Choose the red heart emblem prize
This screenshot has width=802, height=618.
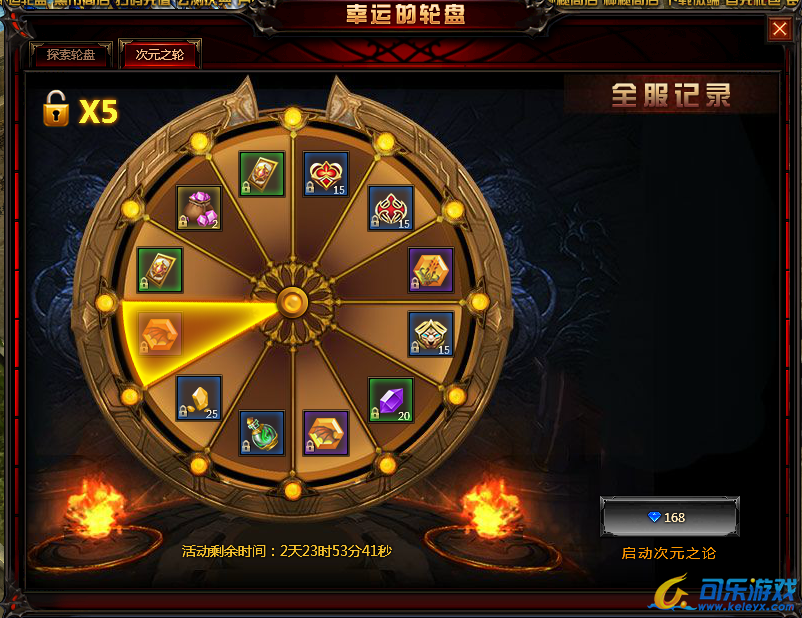click(326, 174)
